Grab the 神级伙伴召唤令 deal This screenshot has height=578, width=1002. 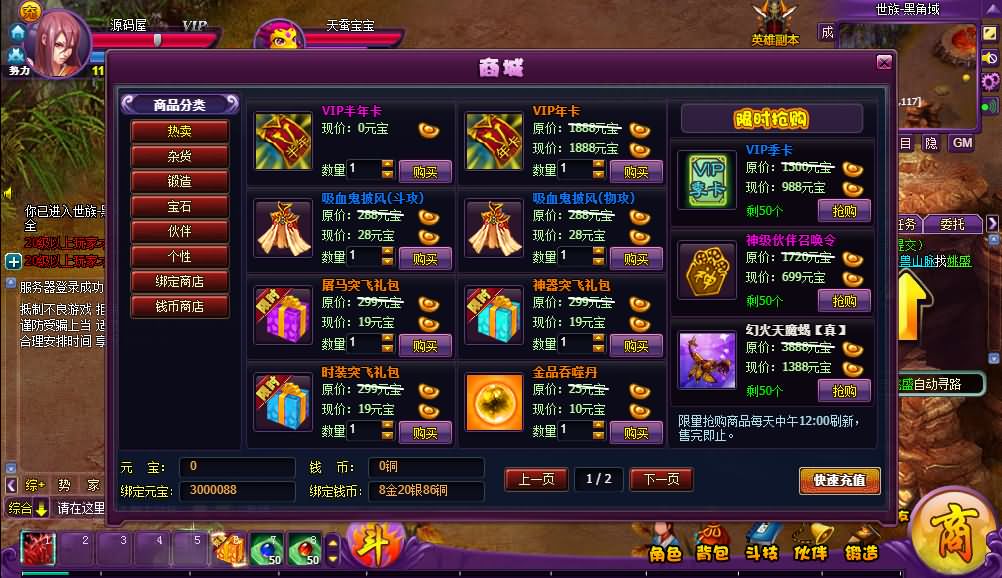point(844,300)
